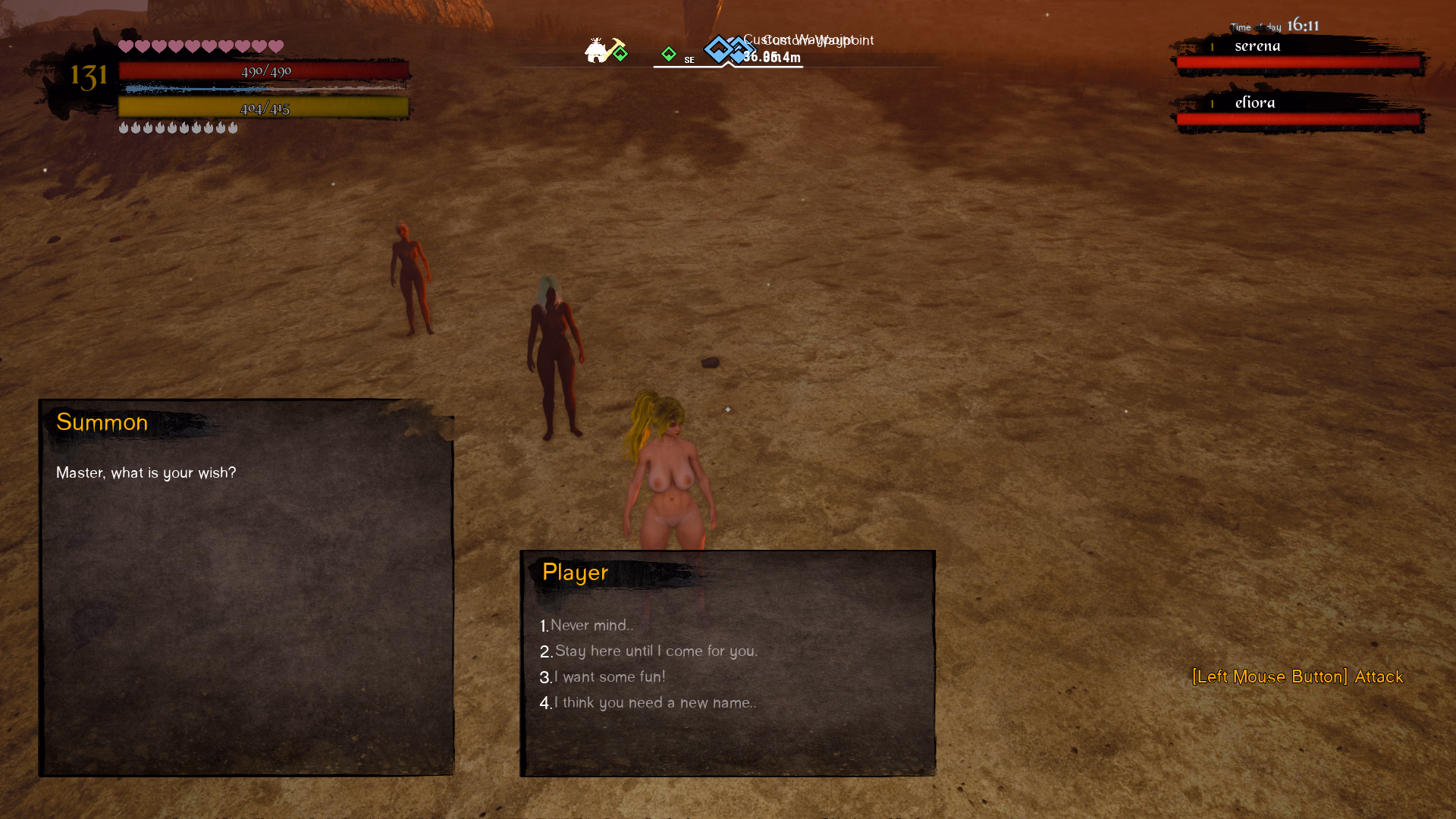Select serena in the party list
1456x819 pixels.
[1257, 46]
